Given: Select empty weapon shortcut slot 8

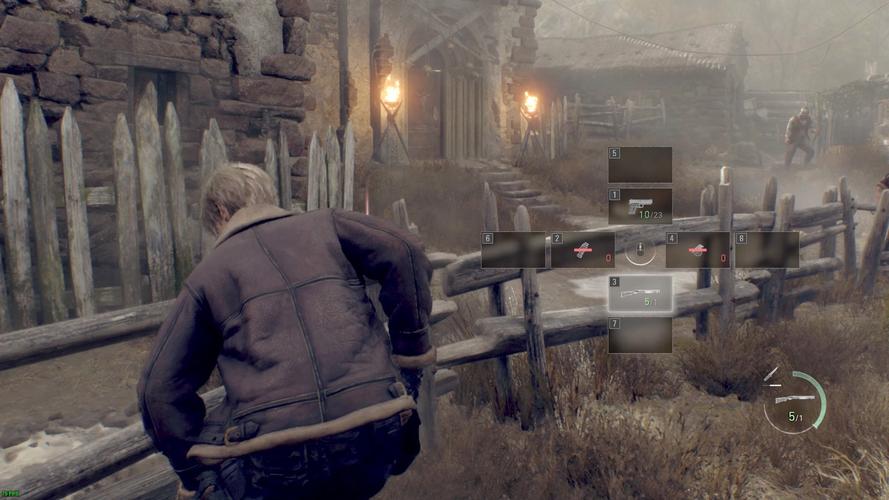Looking at the screenshot, I should tap(767, 250).
